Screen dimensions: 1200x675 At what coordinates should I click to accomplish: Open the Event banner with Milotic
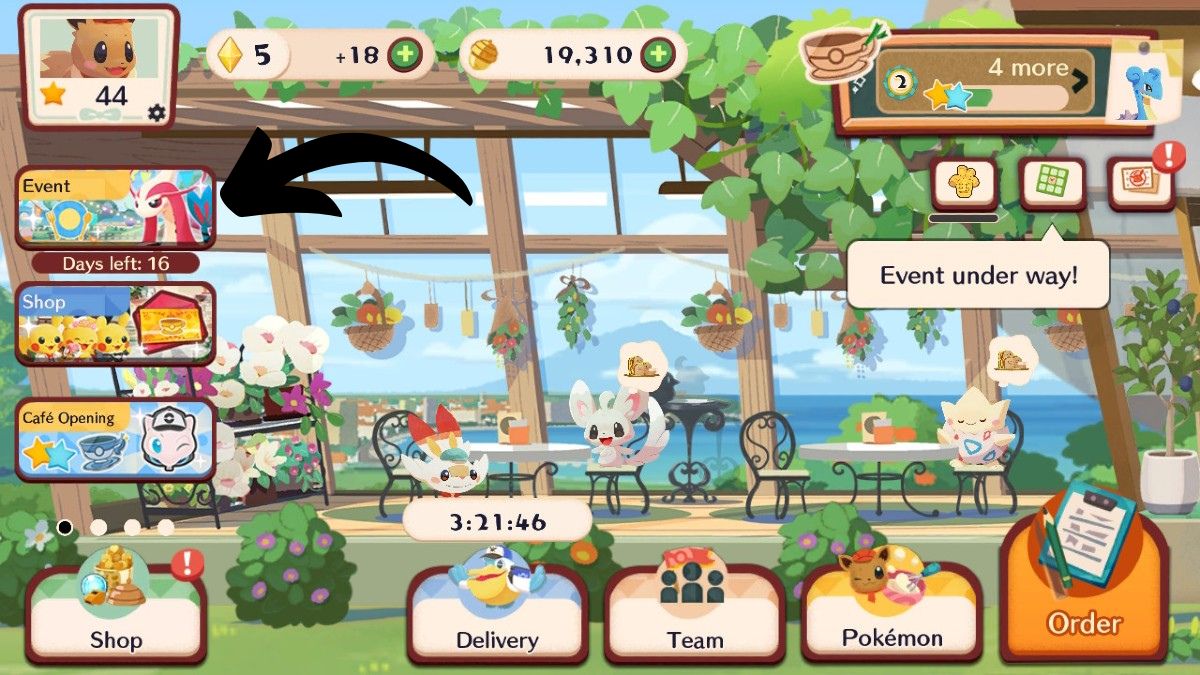point(115,208)
